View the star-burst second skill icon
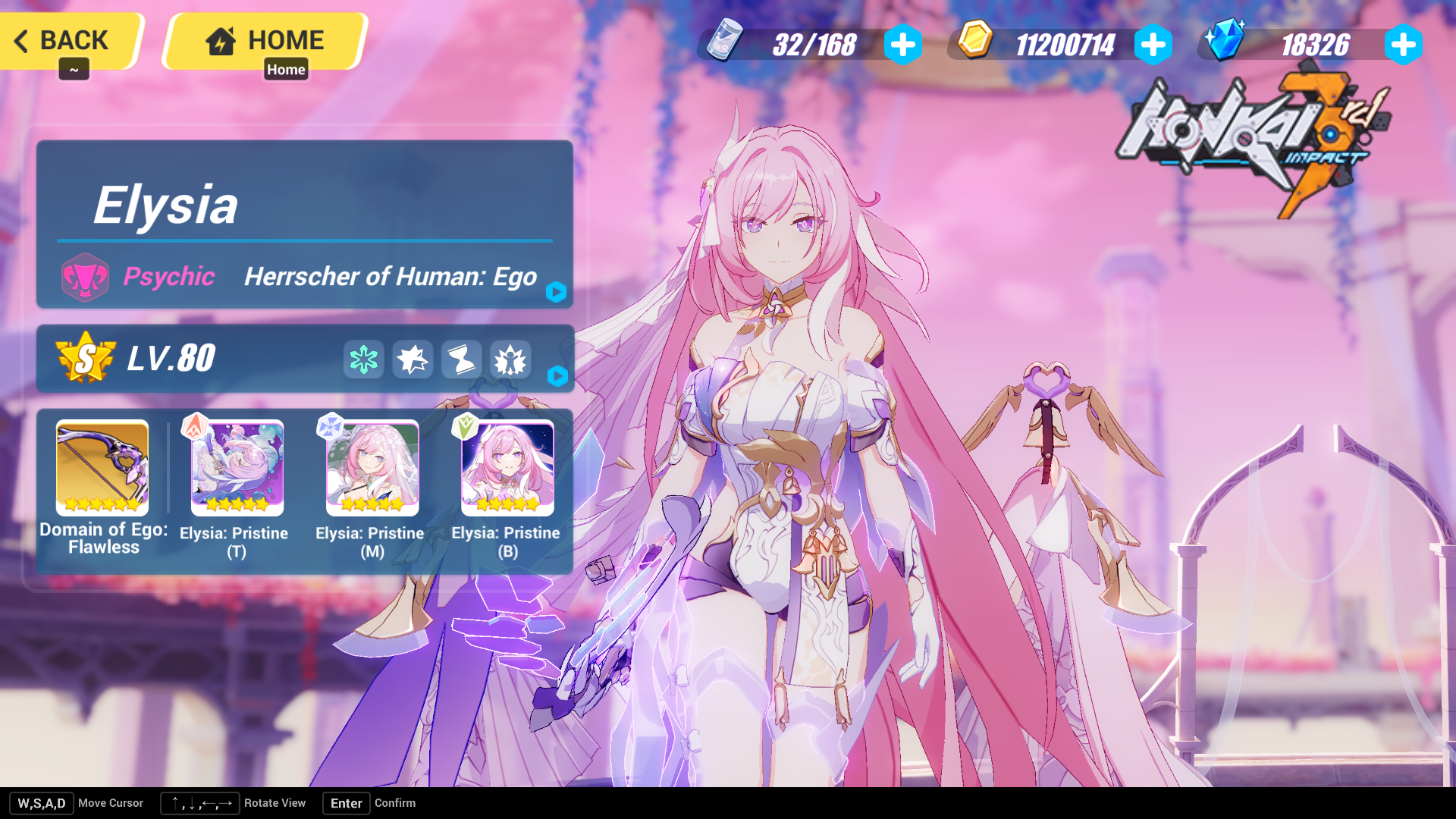This screenshot has height=819, width=1456. 412,359
